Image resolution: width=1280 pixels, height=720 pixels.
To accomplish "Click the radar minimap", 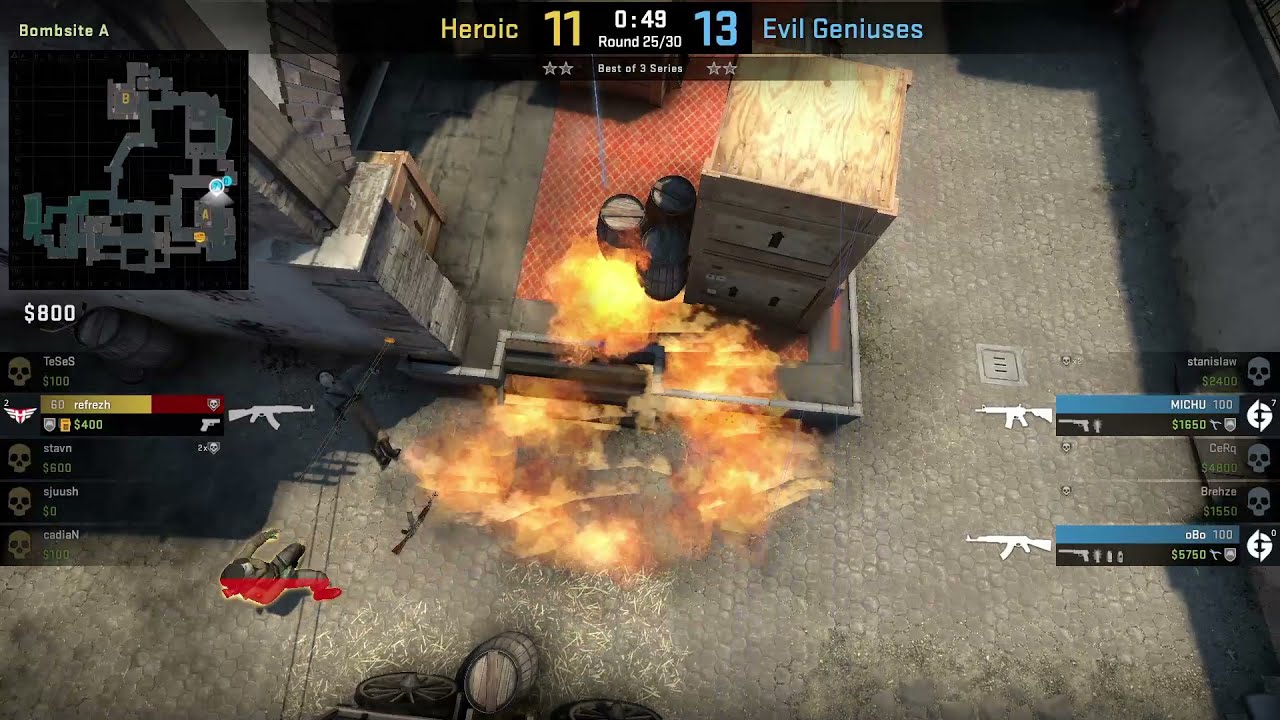I will tap(128, 170).
